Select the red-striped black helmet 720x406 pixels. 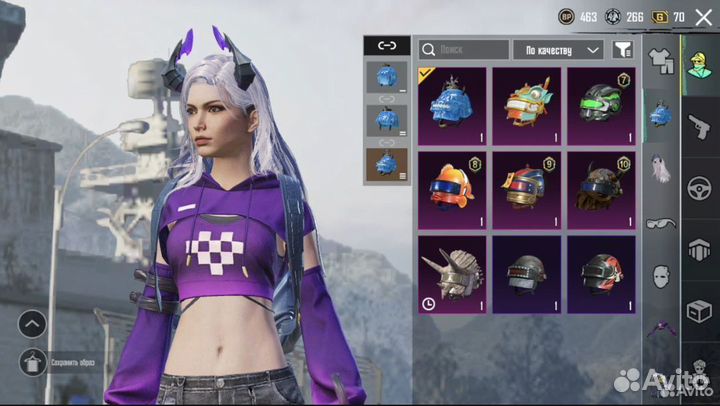click(601, 273)
